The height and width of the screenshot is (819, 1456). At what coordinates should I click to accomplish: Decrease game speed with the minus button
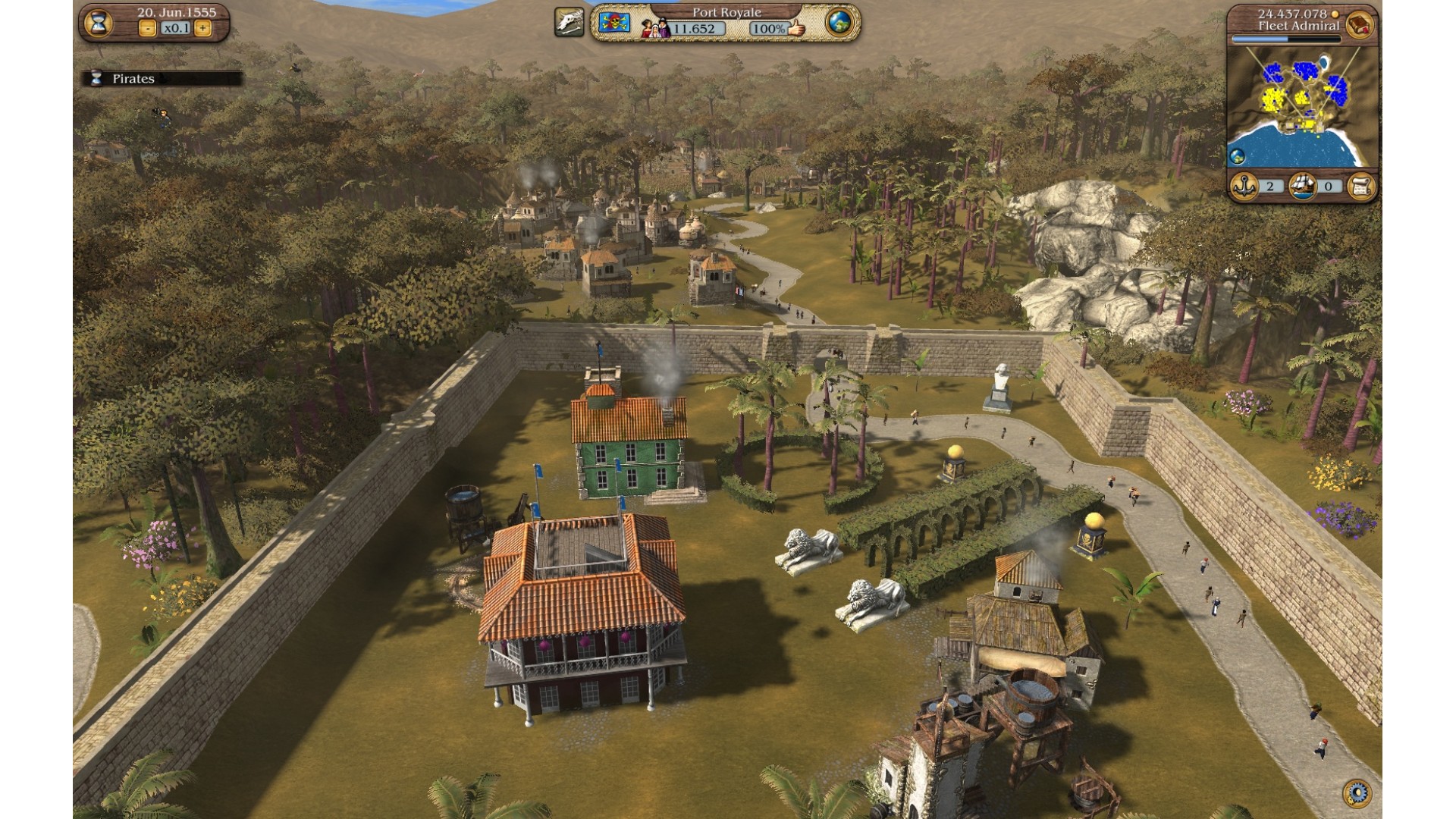148,28
